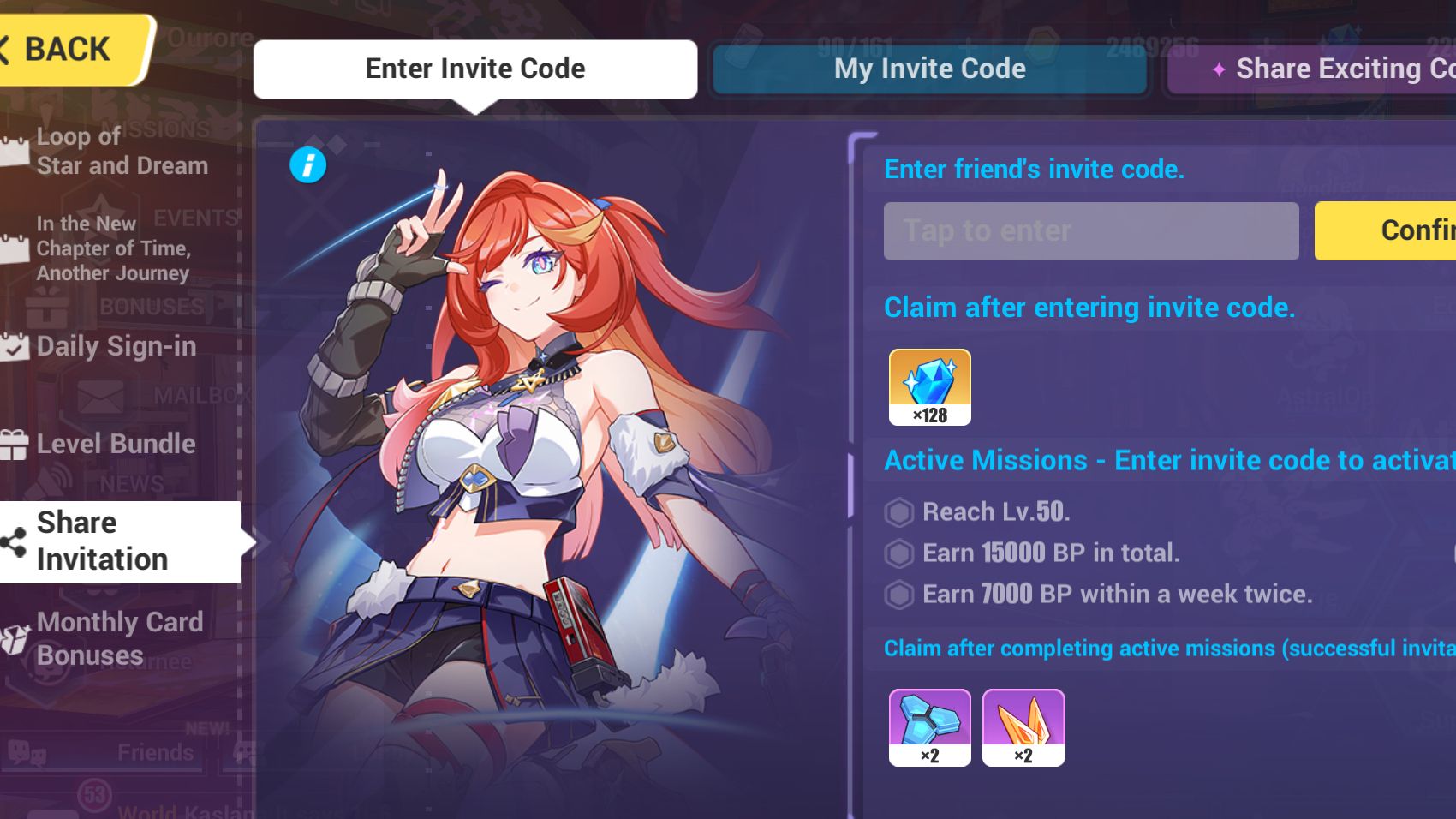The height and width of the screenshot is (819, 1456).
Task: Click the orange wing ×2 reward icon
Action: click(x=1024, y=727)
